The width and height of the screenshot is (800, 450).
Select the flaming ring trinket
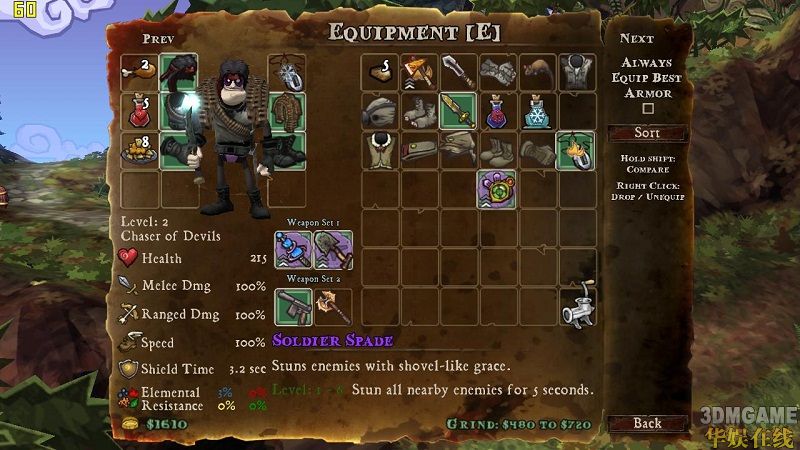tap(575, 149)
